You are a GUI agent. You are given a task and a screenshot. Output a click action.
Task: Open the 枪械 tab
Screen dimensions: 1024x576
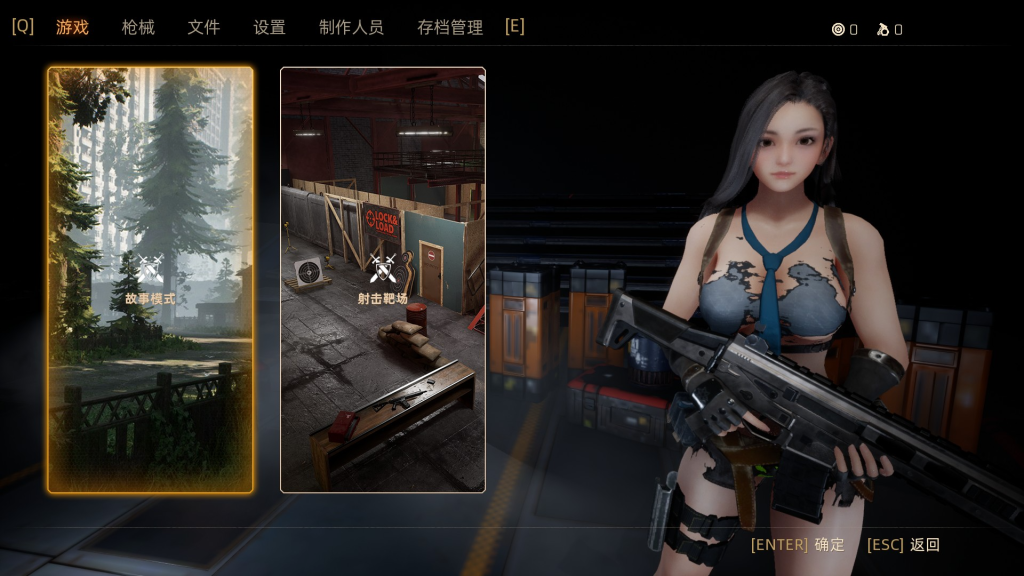click(x=138, y=27)
